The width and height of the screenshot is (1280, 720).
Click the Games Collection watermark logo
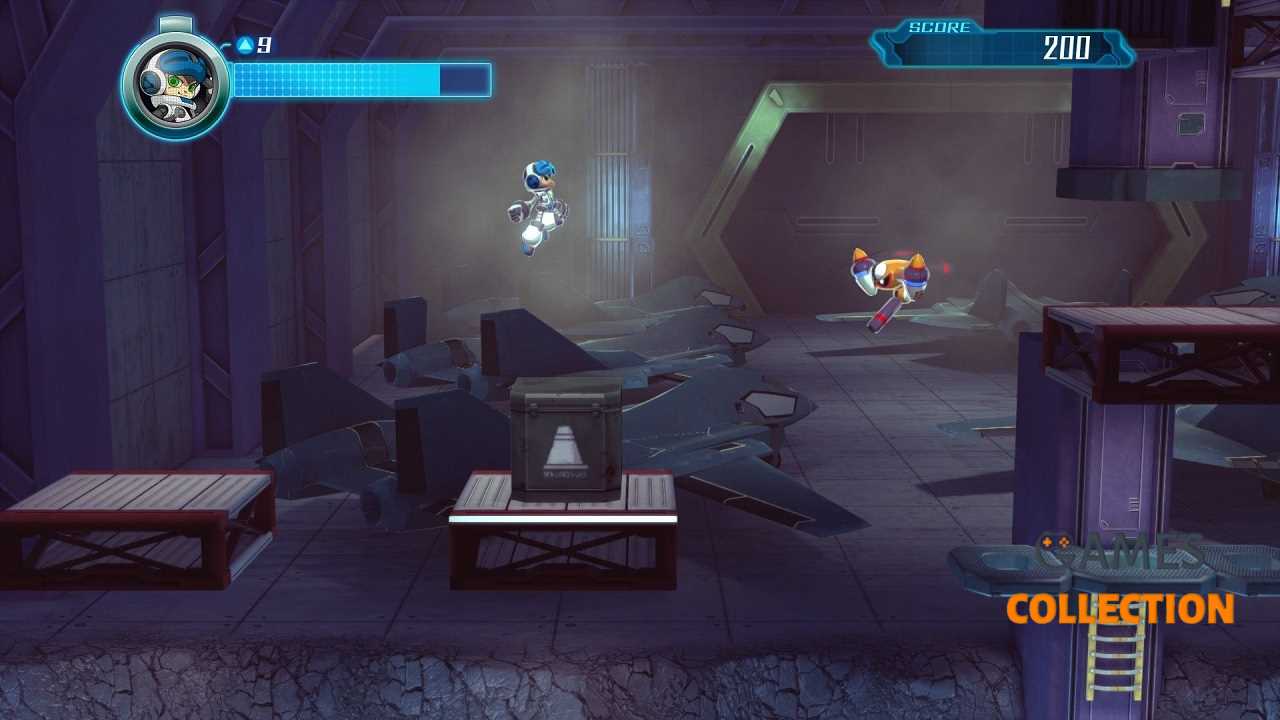tap(1120, 585)
